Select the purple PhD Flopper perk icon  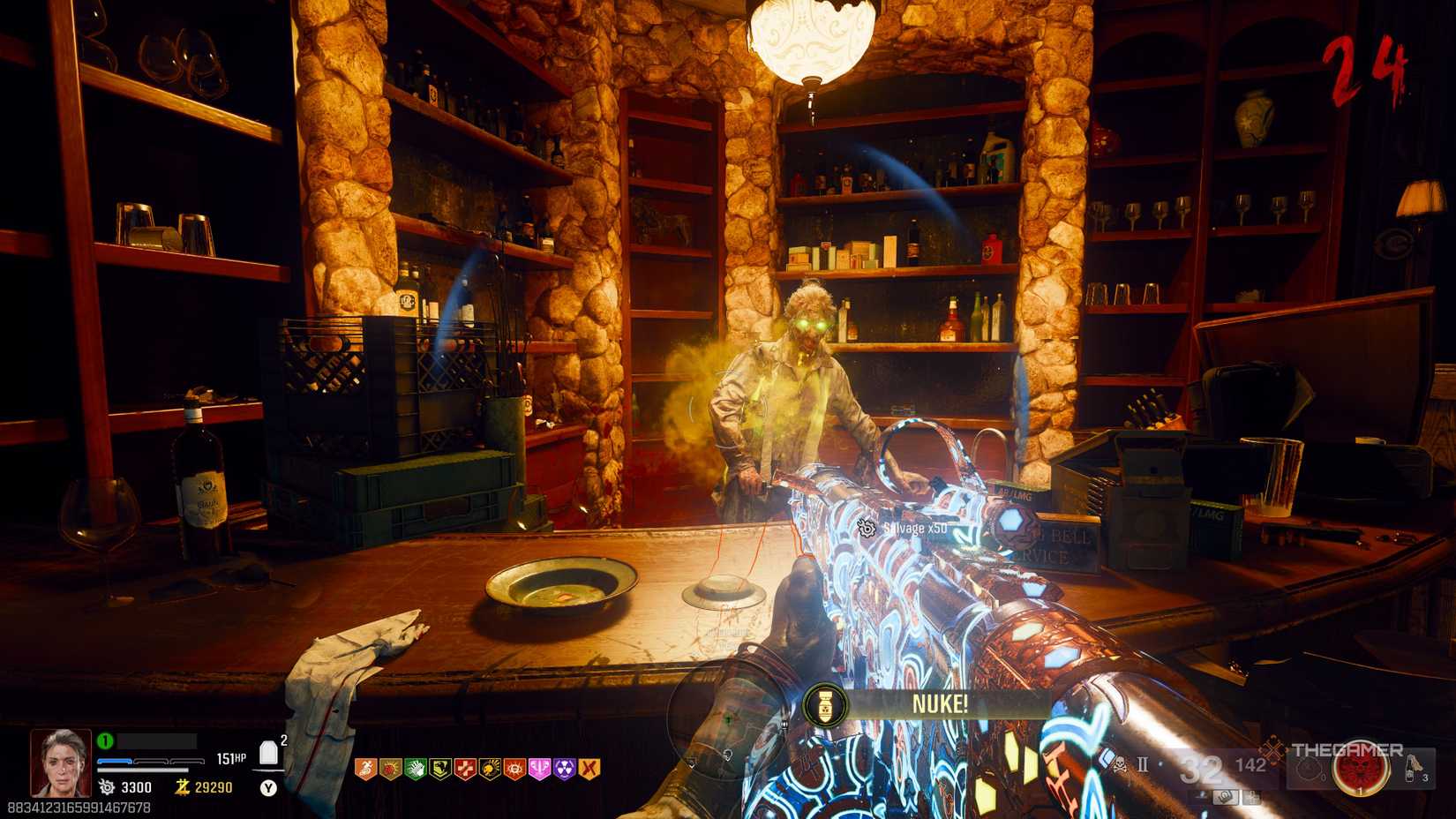(x=563, y=768)
